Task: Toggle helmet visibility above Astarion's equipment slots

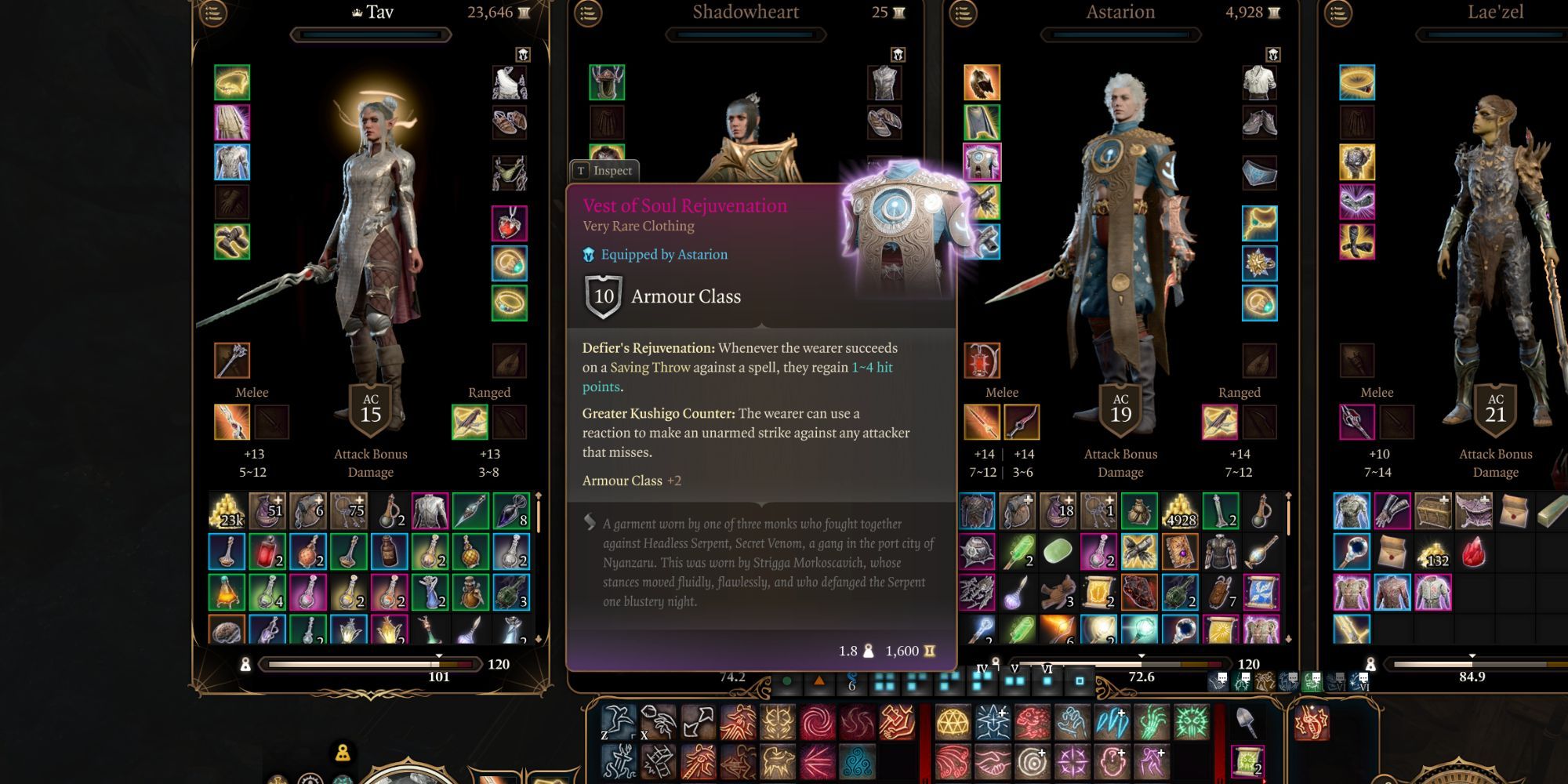Action: click(x=1274, y=53)
